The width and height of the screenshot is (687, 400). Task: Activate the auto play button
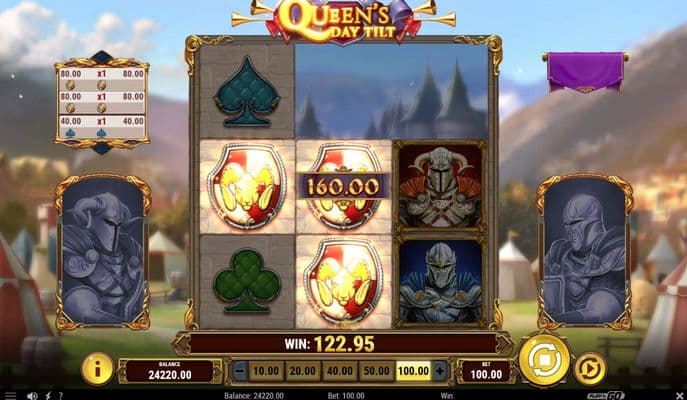point(592,369)
